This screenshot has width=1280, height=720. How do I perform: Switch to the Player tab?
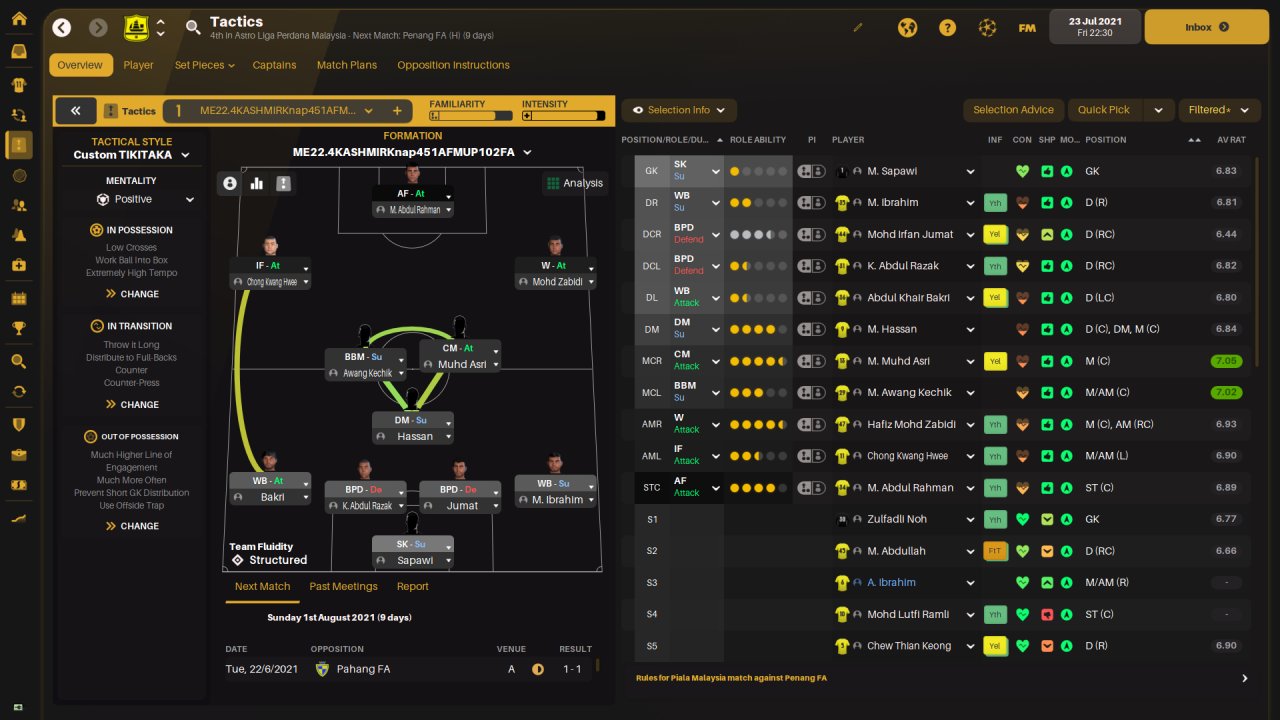(x=138, y=65)
